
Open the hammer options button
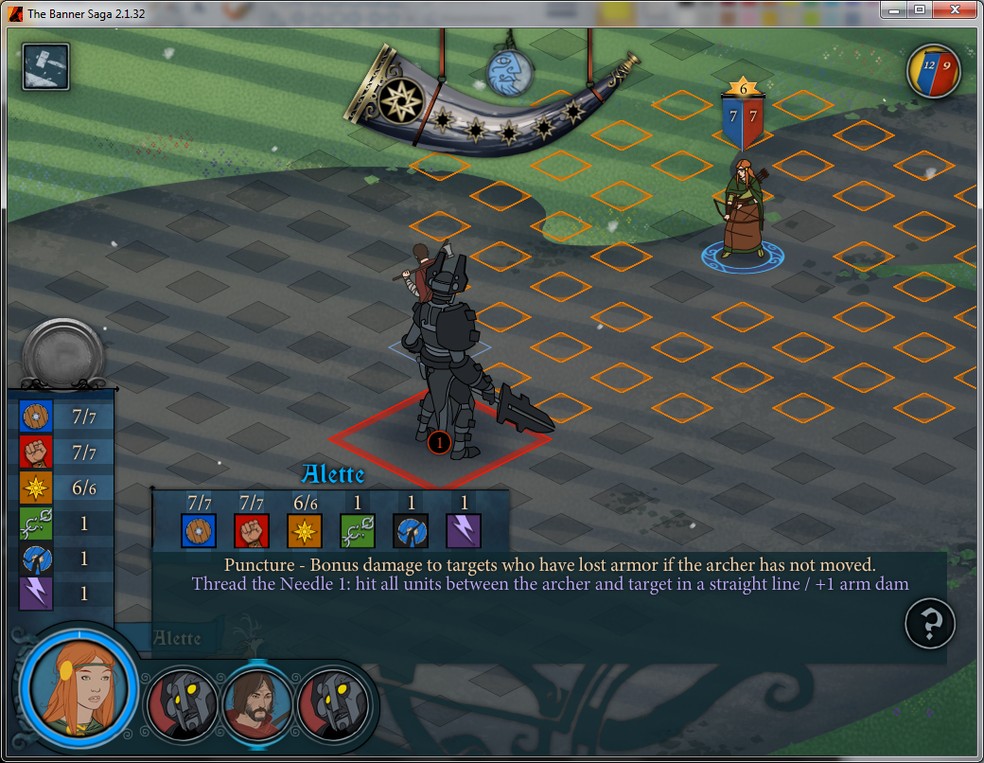46,67
